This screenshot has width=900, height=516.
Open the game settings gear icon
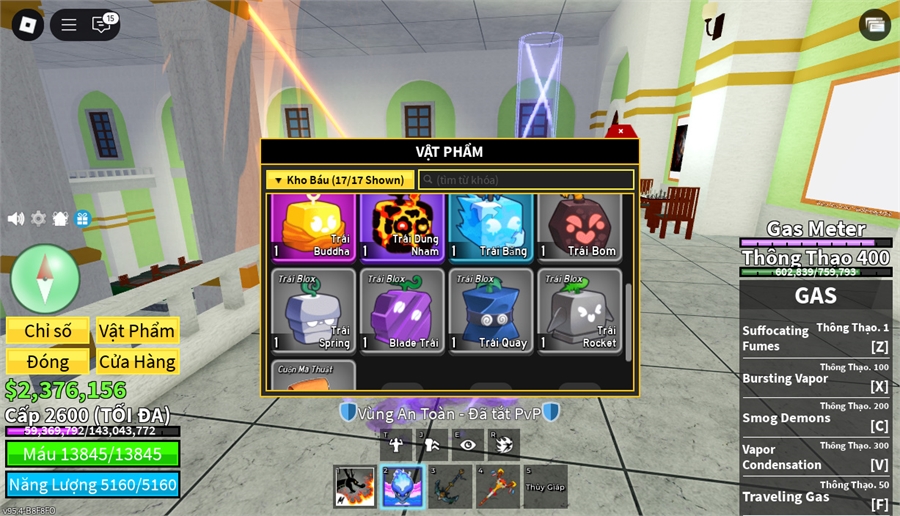(x=38, y=218)
